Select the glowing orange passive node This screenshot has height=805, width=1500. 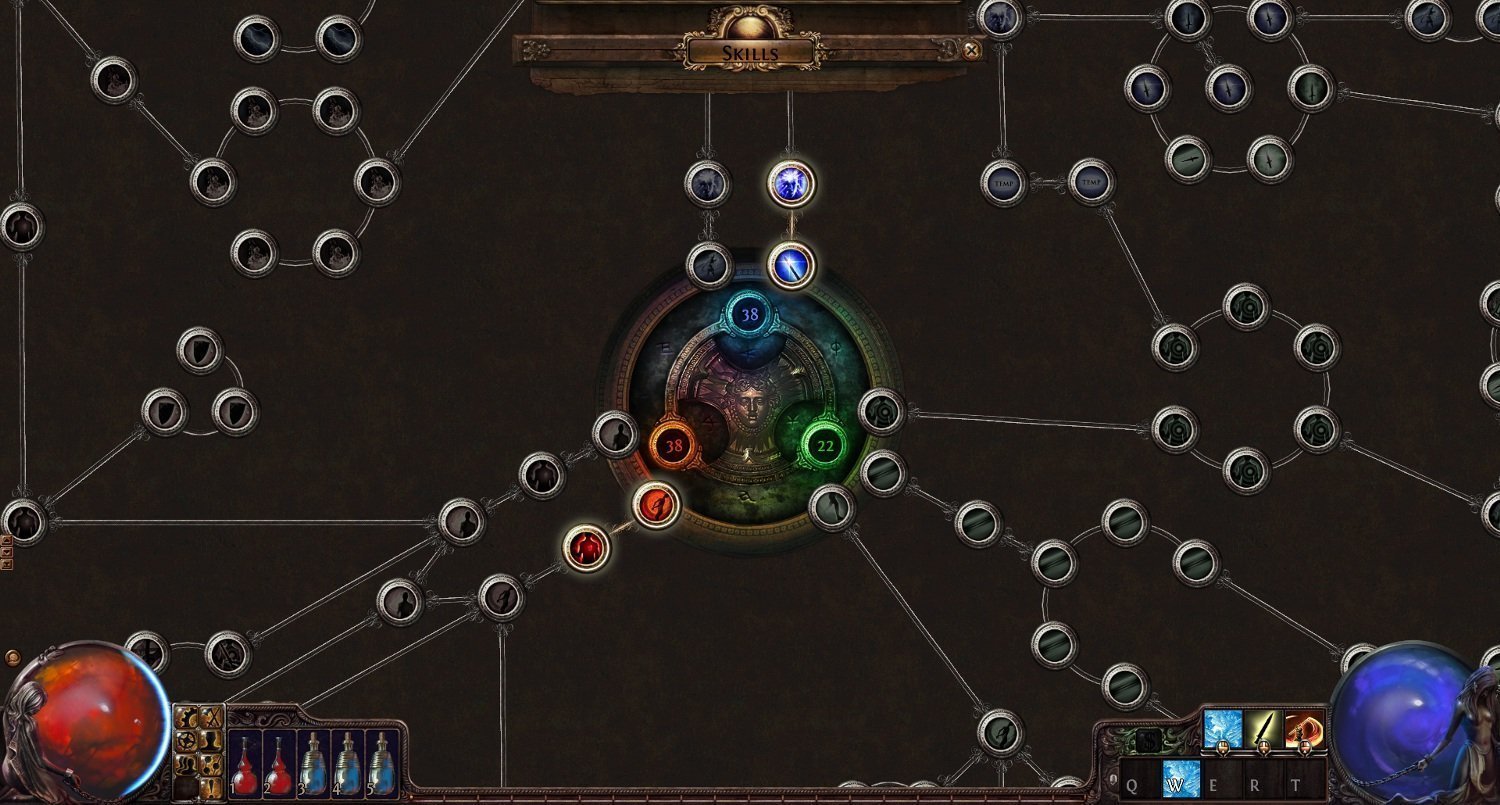(x=656, y=505)
